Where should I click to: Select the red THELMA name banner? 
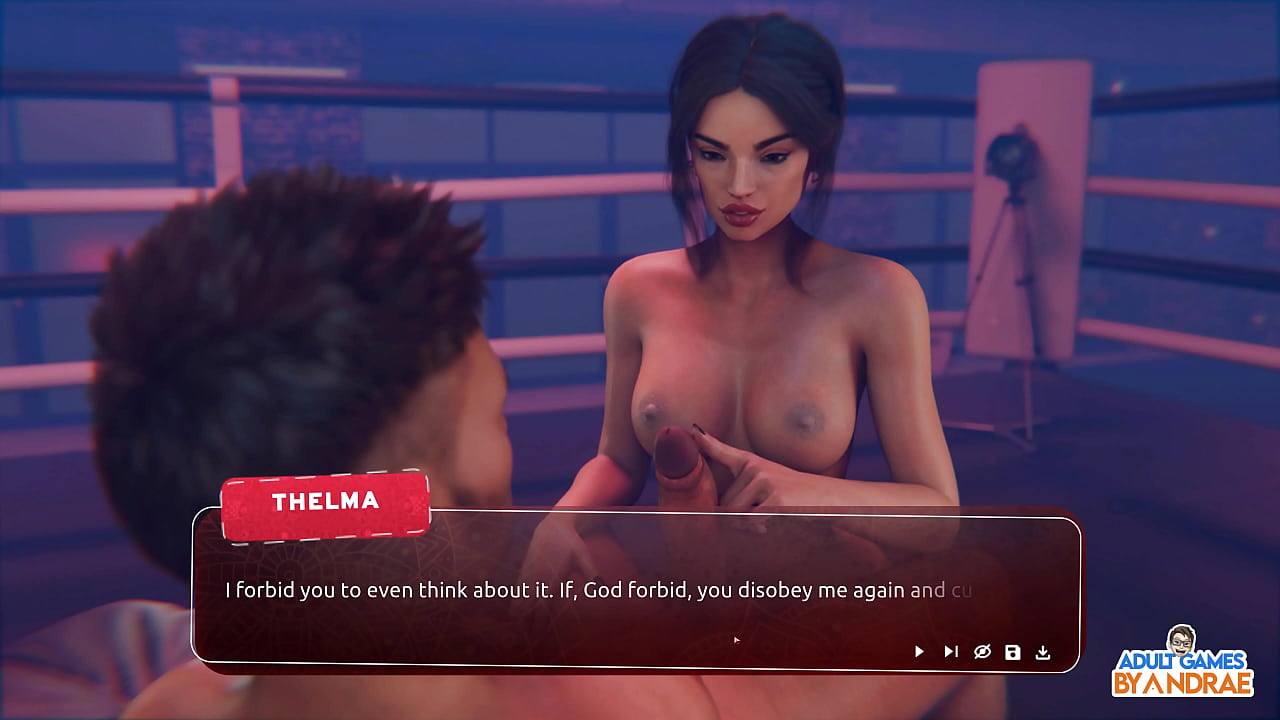pyautogui.click(x=324, y=502)
